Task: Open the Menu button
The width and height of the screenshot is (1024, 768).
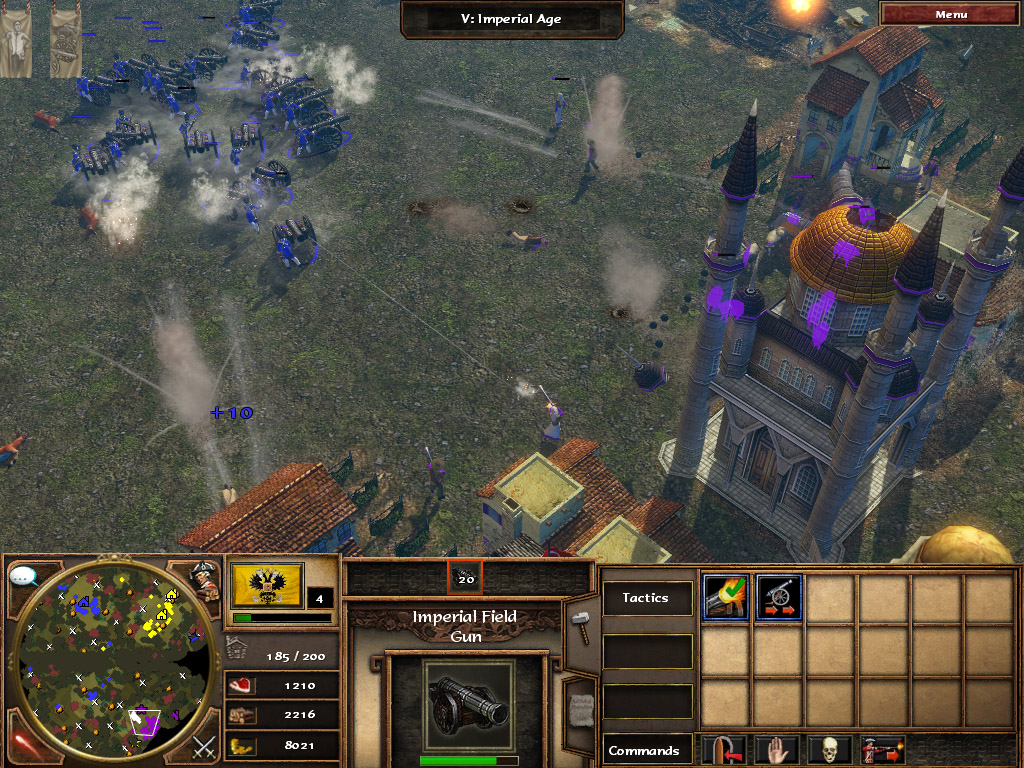Action: tap(951, 14)
